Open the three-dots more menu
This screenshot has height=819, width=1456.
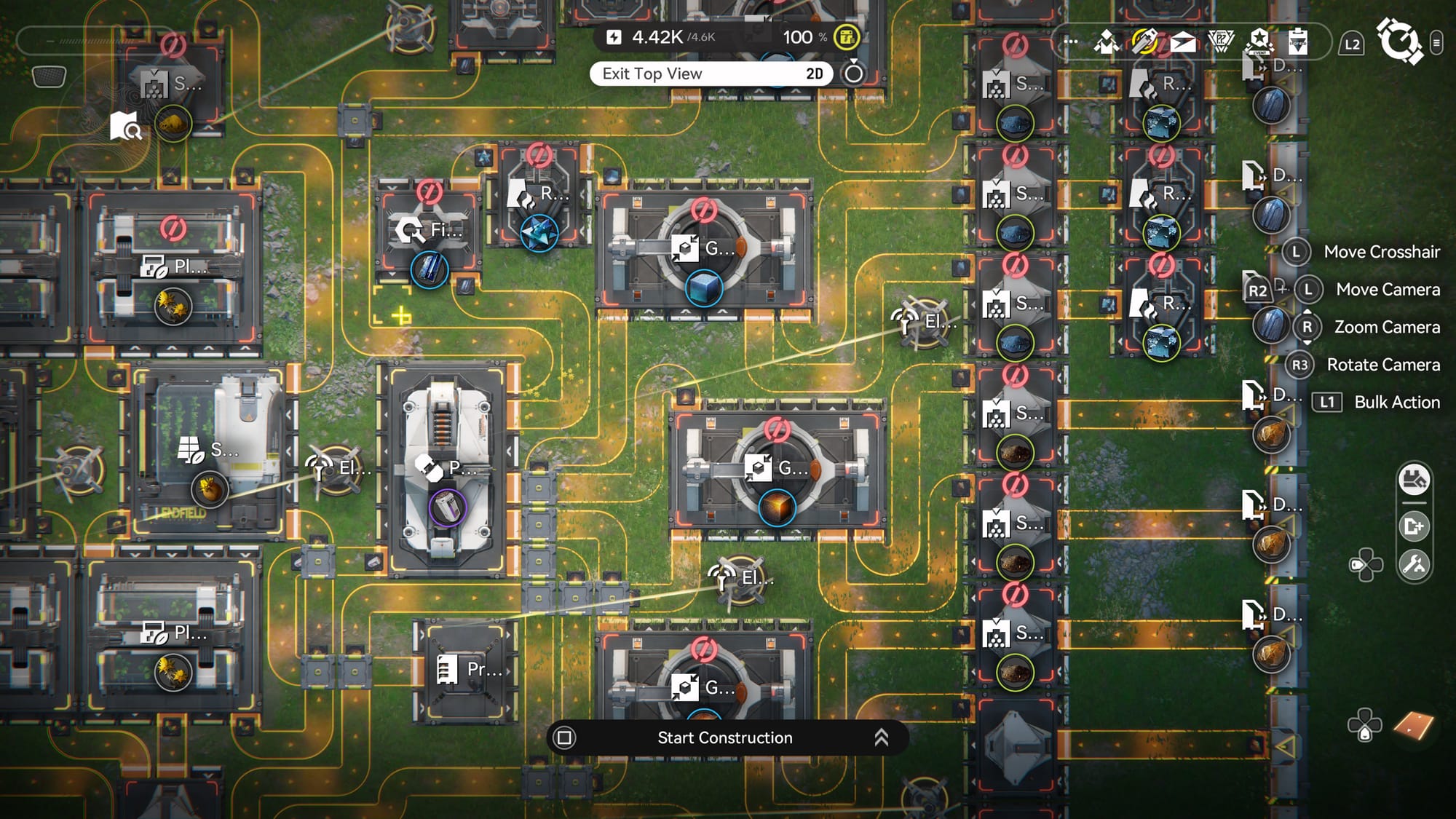(x=1070, y=41)
